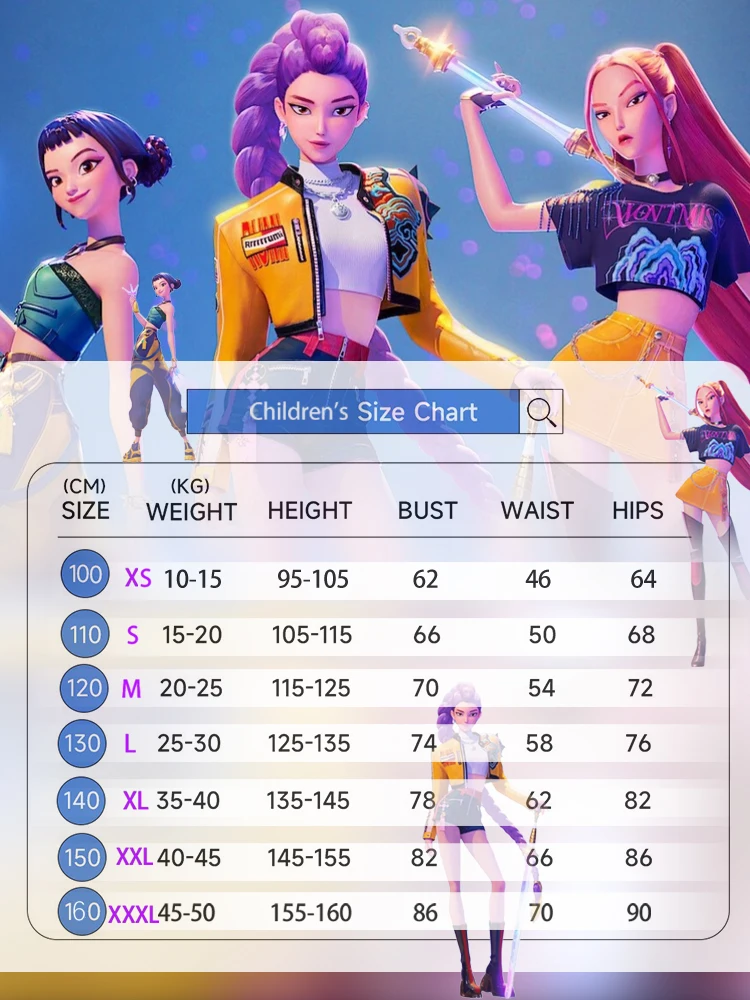Choose the size 130 circle badge
The height and width of the screenshot is (1000, 750).
coord(84,743)
